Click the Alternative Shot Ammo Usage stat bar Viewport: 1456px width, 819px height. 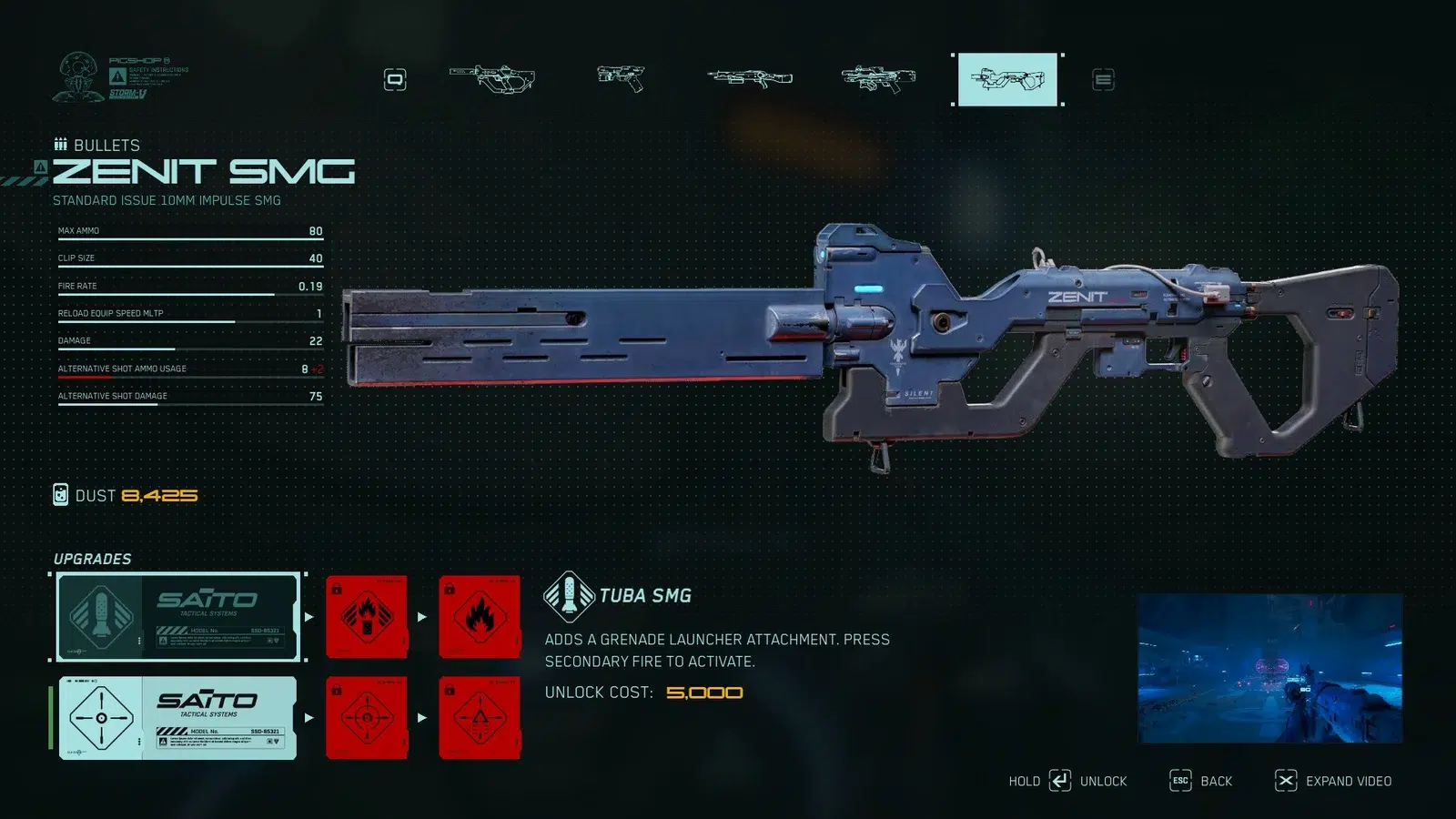point(188,369)
